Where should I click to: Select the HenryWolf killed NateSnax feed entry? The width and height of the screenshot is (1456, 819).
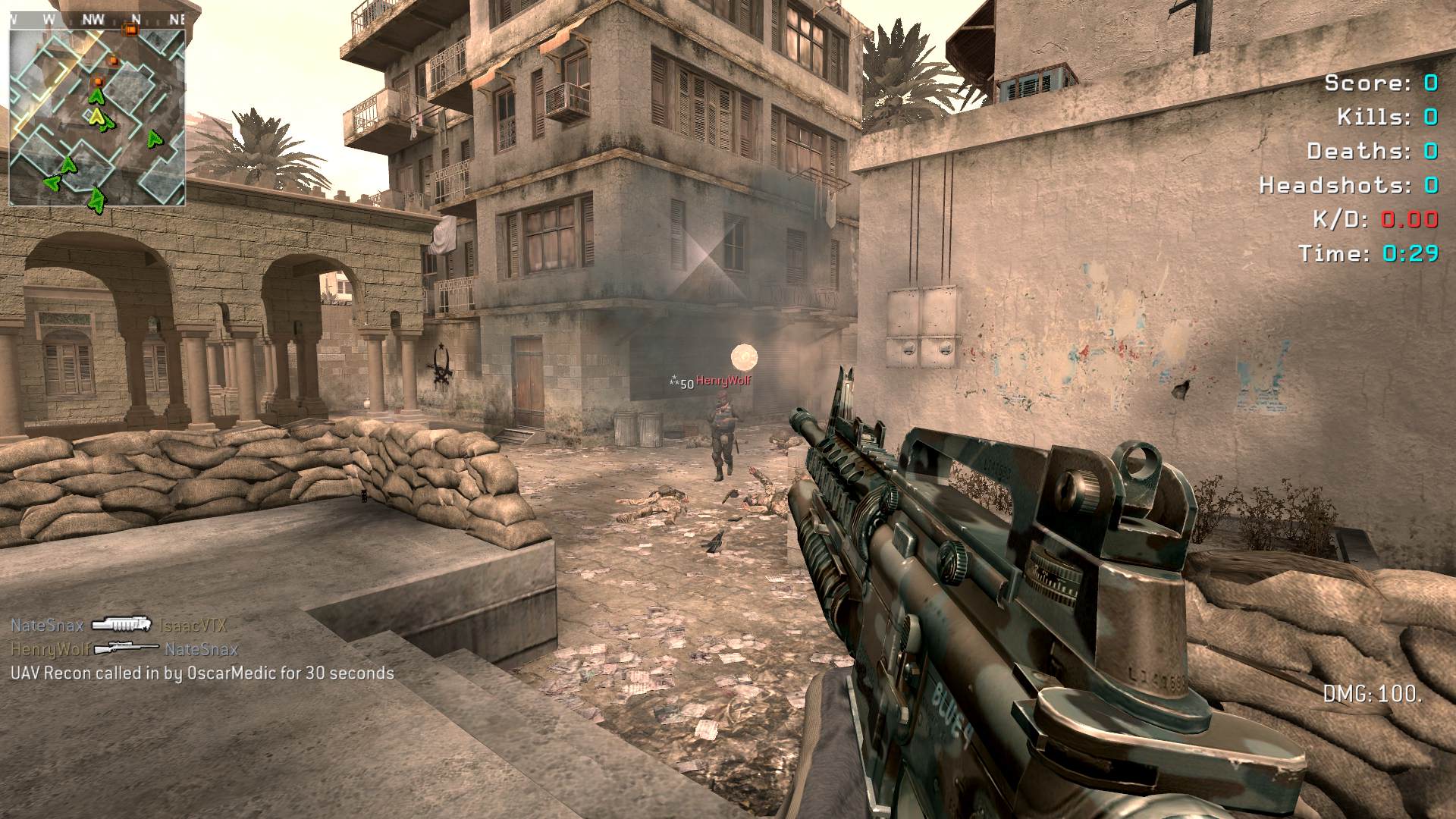pos(124,649)
